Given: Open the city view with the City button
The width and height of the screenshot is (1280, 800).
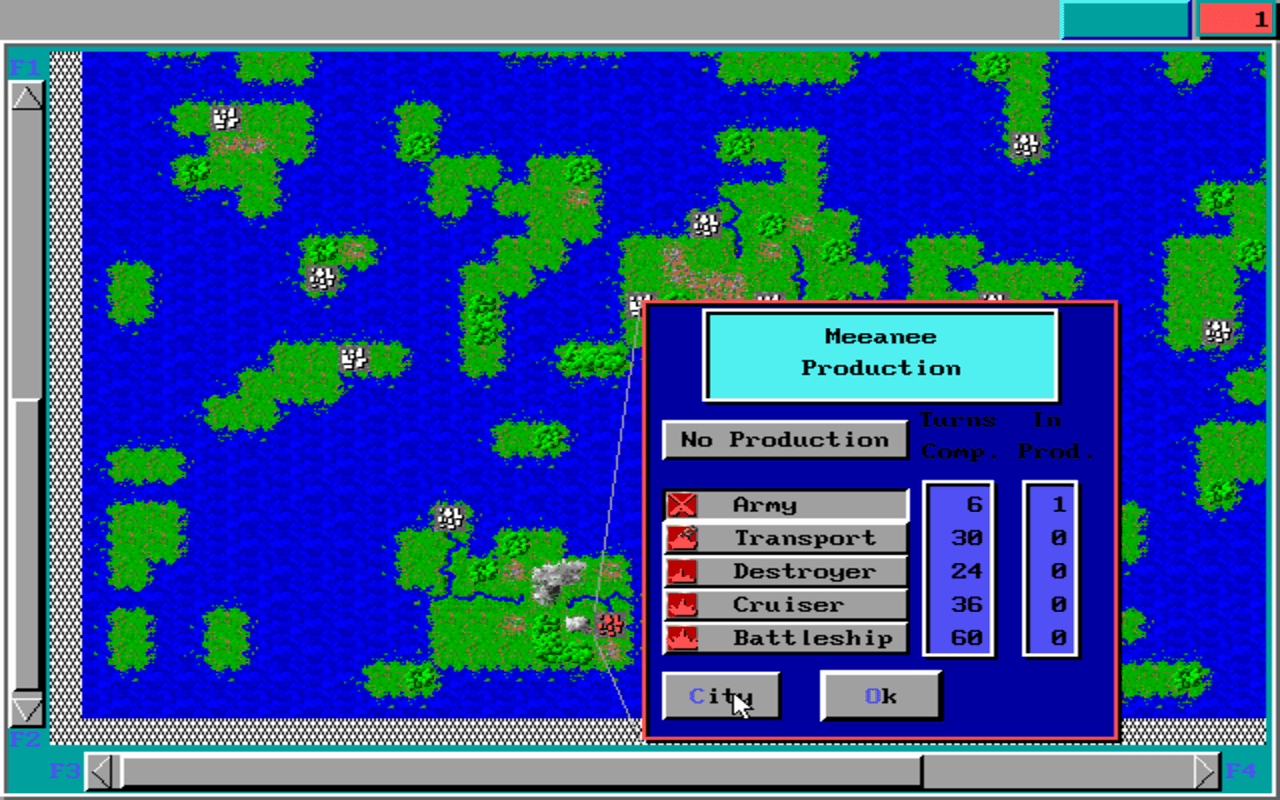Looking at the screenshot, I should 721,694.
